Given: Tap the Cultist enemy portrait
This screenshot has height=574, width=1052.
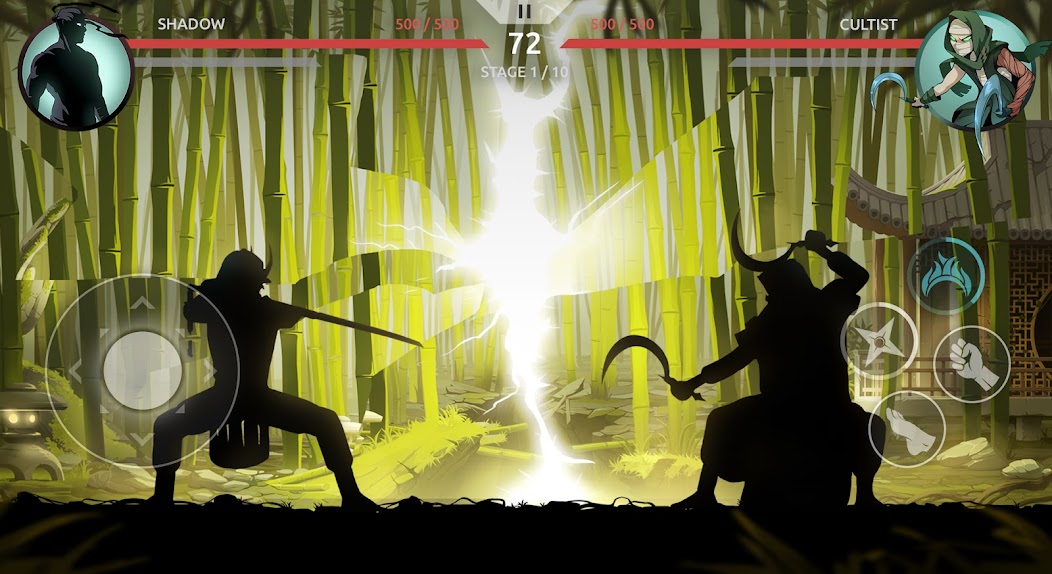Looking at the screenshot, I should pyautogui.click(x=975, y=72).
